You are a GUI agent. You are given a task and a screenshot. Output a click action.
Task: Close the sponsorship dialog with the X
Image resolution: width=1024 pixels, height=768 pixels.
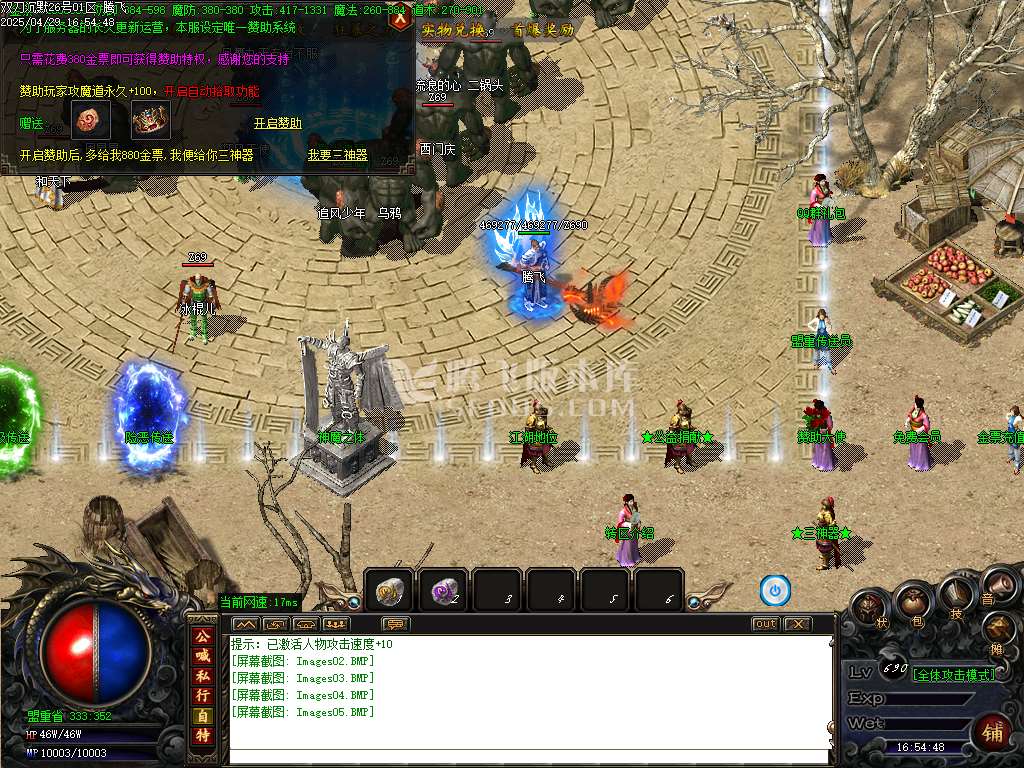coord(401,18)
